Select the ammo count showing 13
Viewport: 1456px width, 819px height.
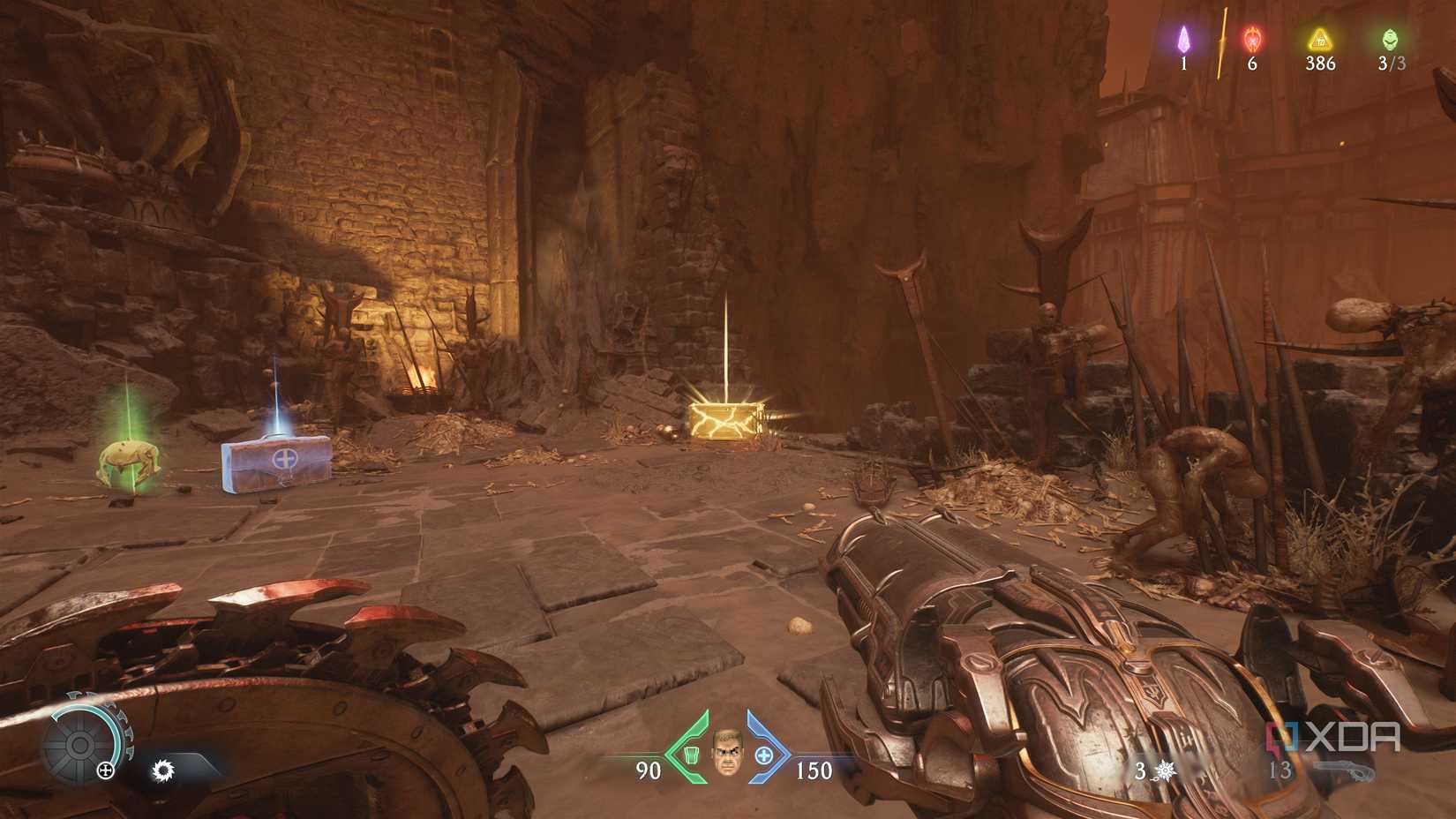click(x=1281, y=771)
